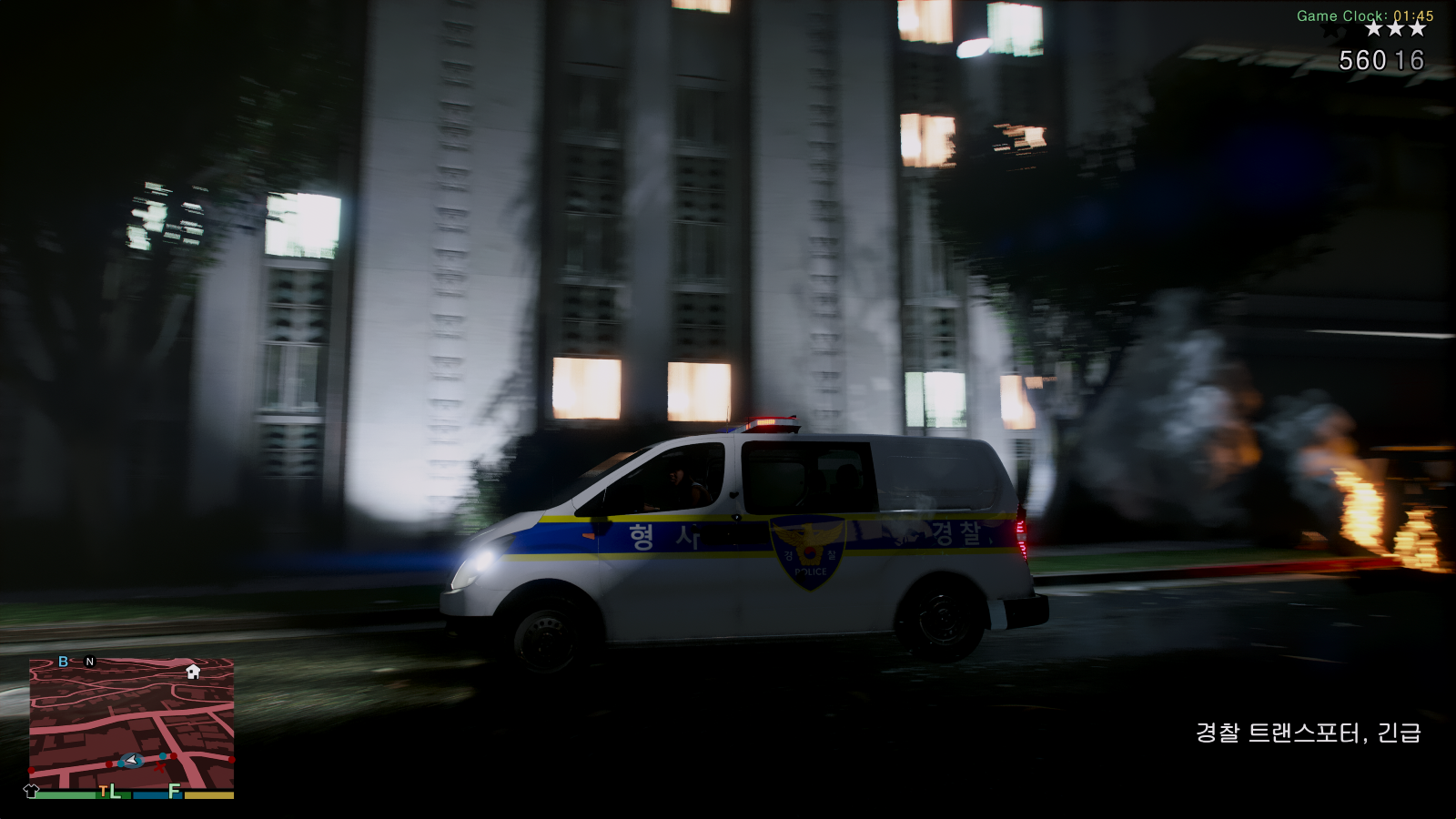Click the green F blip on minimap
The image size is (1456, 819).
(174, 791)
